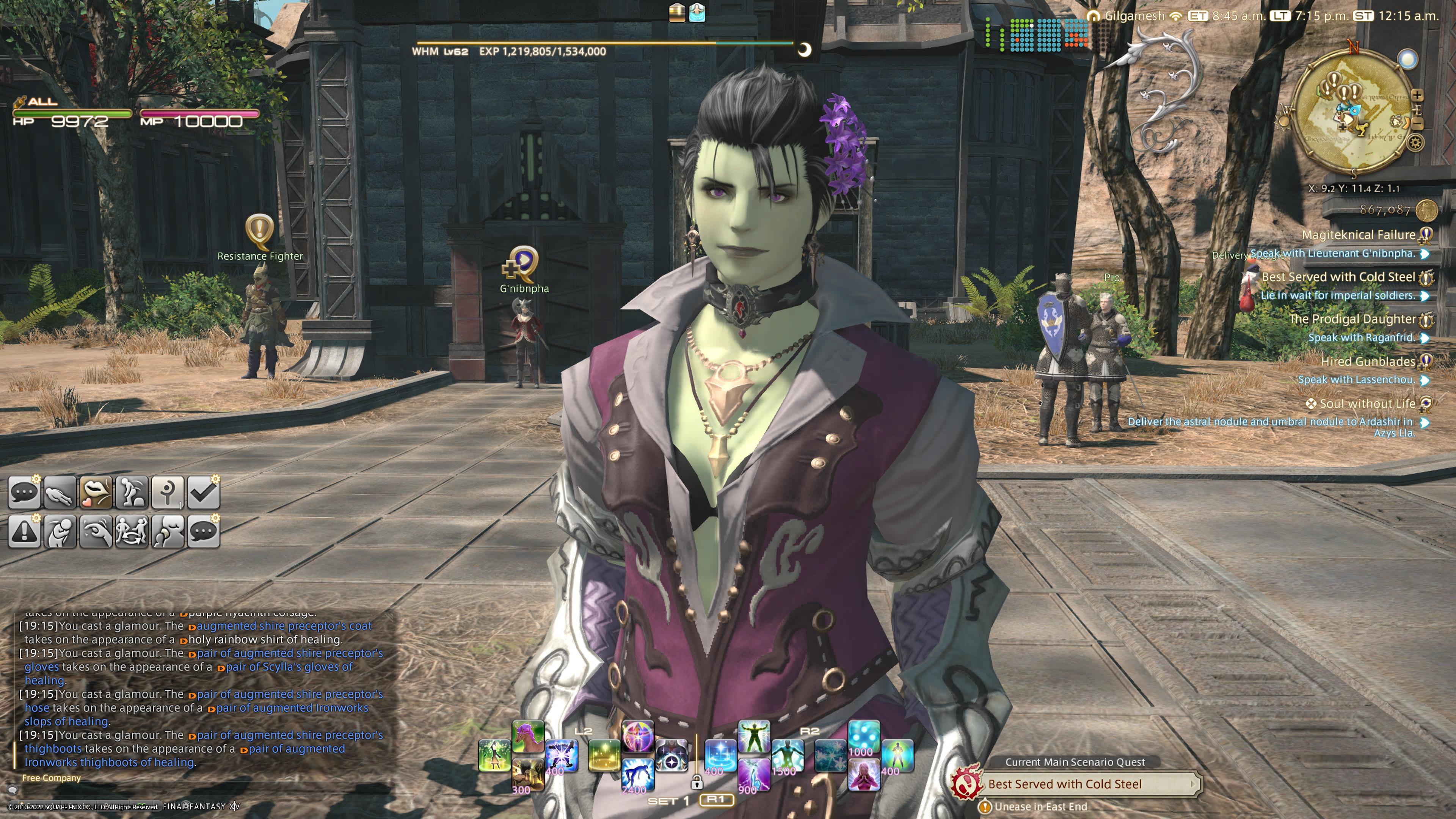The image size is (1456, 819).
Task: Activate the checkmark macro button
Action: point(203,493)
